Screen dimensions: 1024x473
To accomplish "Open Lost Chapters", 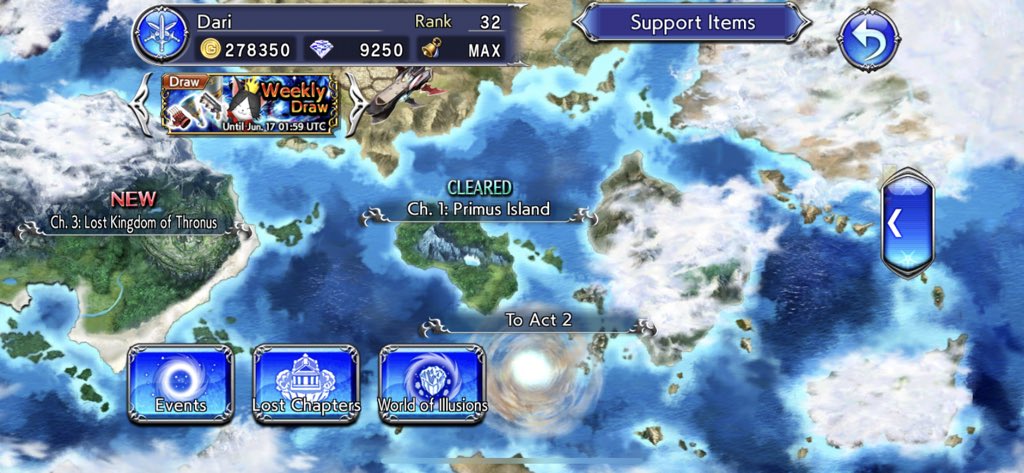I will point(306,382).
